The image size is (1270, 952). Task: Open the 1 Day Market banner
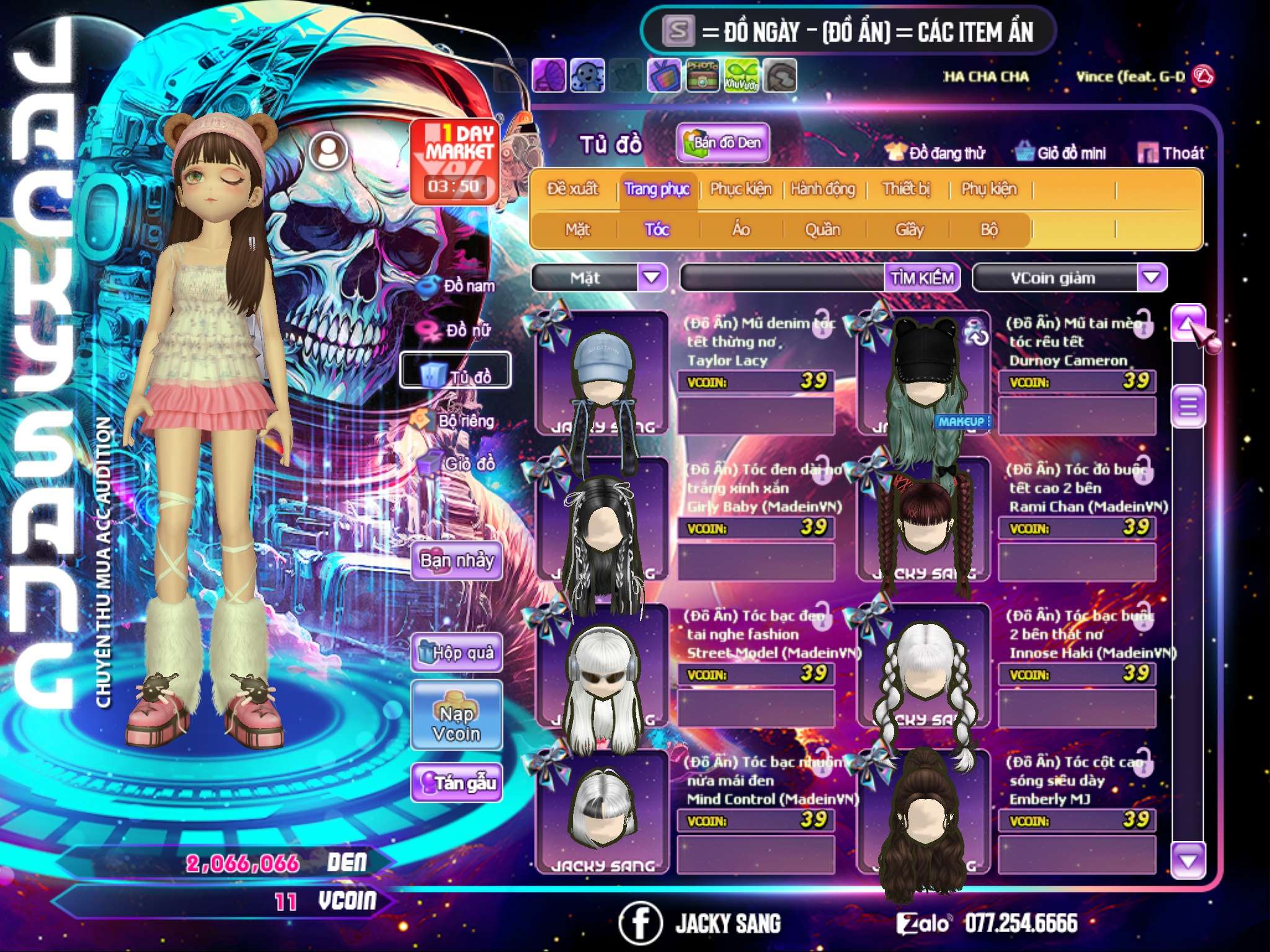[x=455, y=161]
